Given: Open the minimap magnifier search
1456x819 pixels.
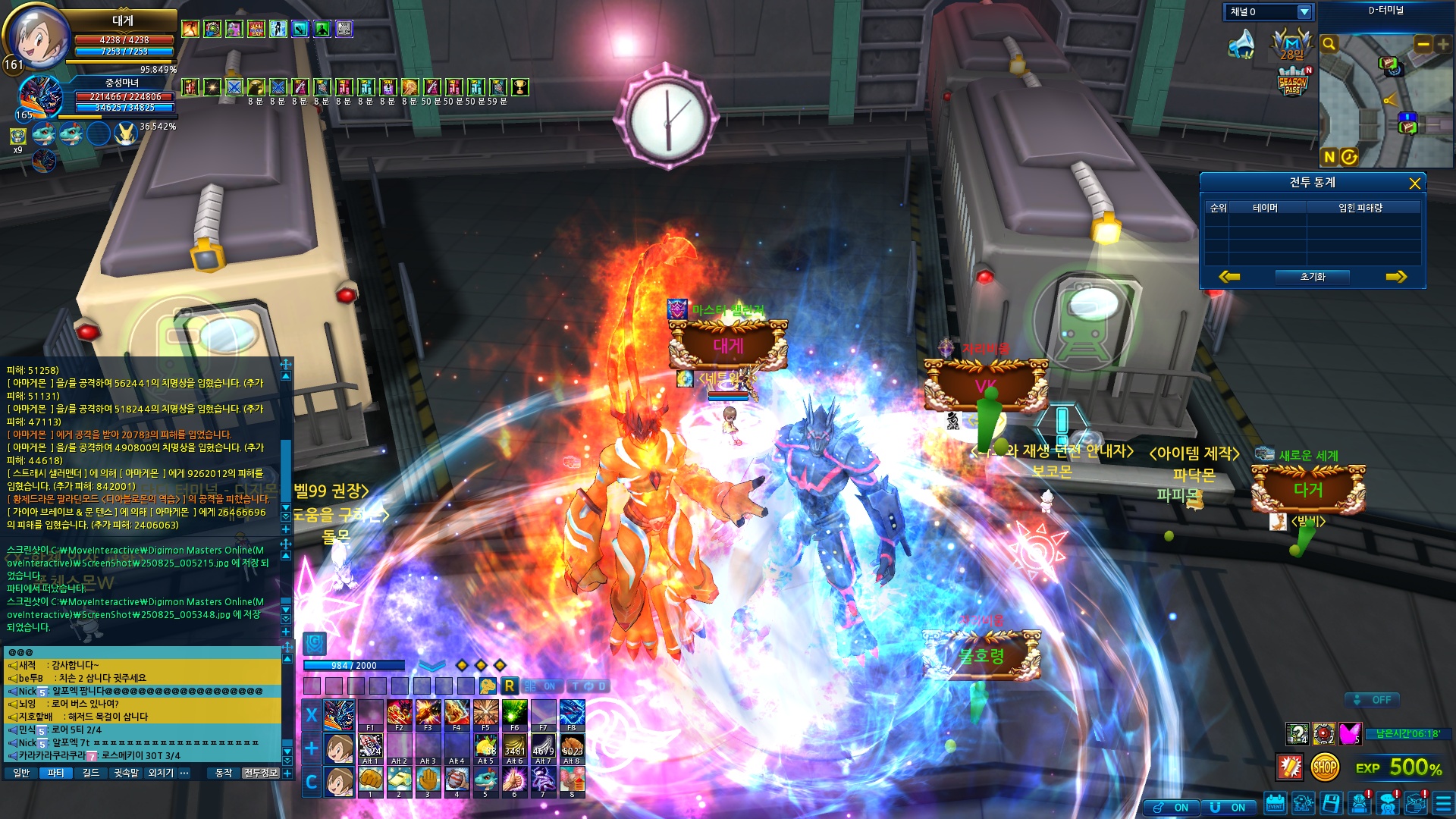Looking at the screenshot, I should (1329, 44).
